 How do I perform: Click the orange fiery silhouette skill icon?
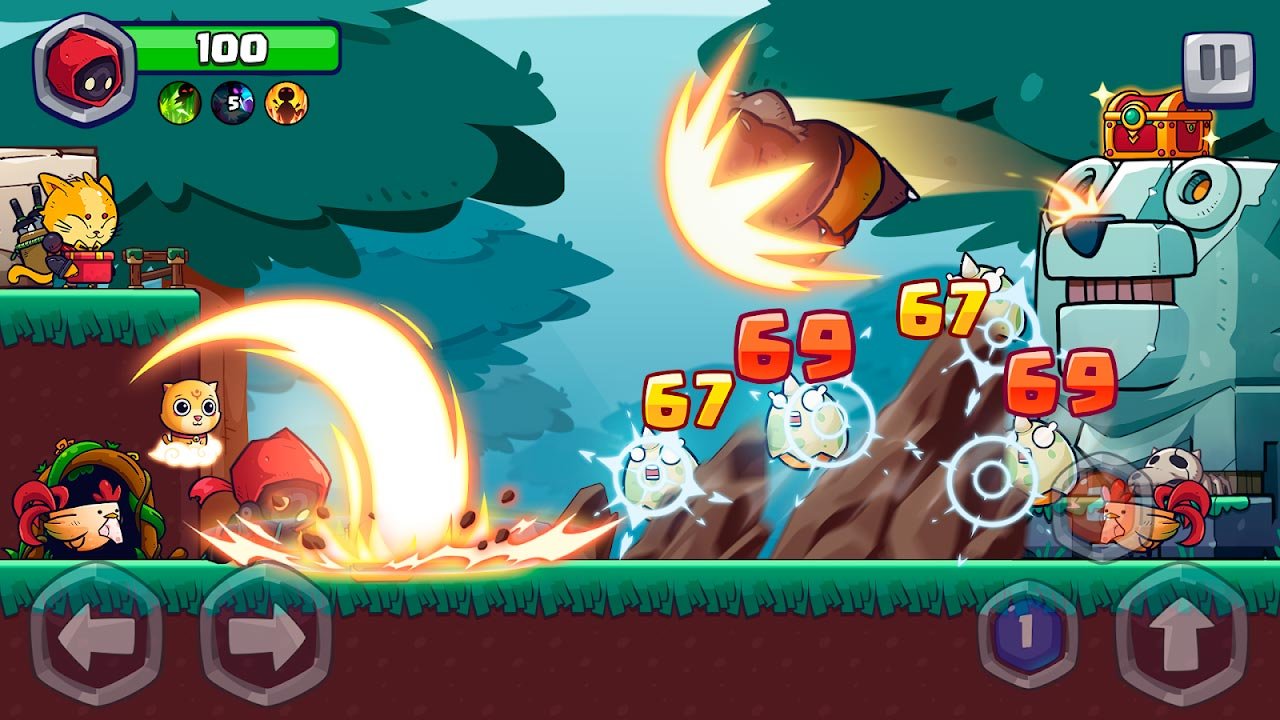click(x=287, y=102)
